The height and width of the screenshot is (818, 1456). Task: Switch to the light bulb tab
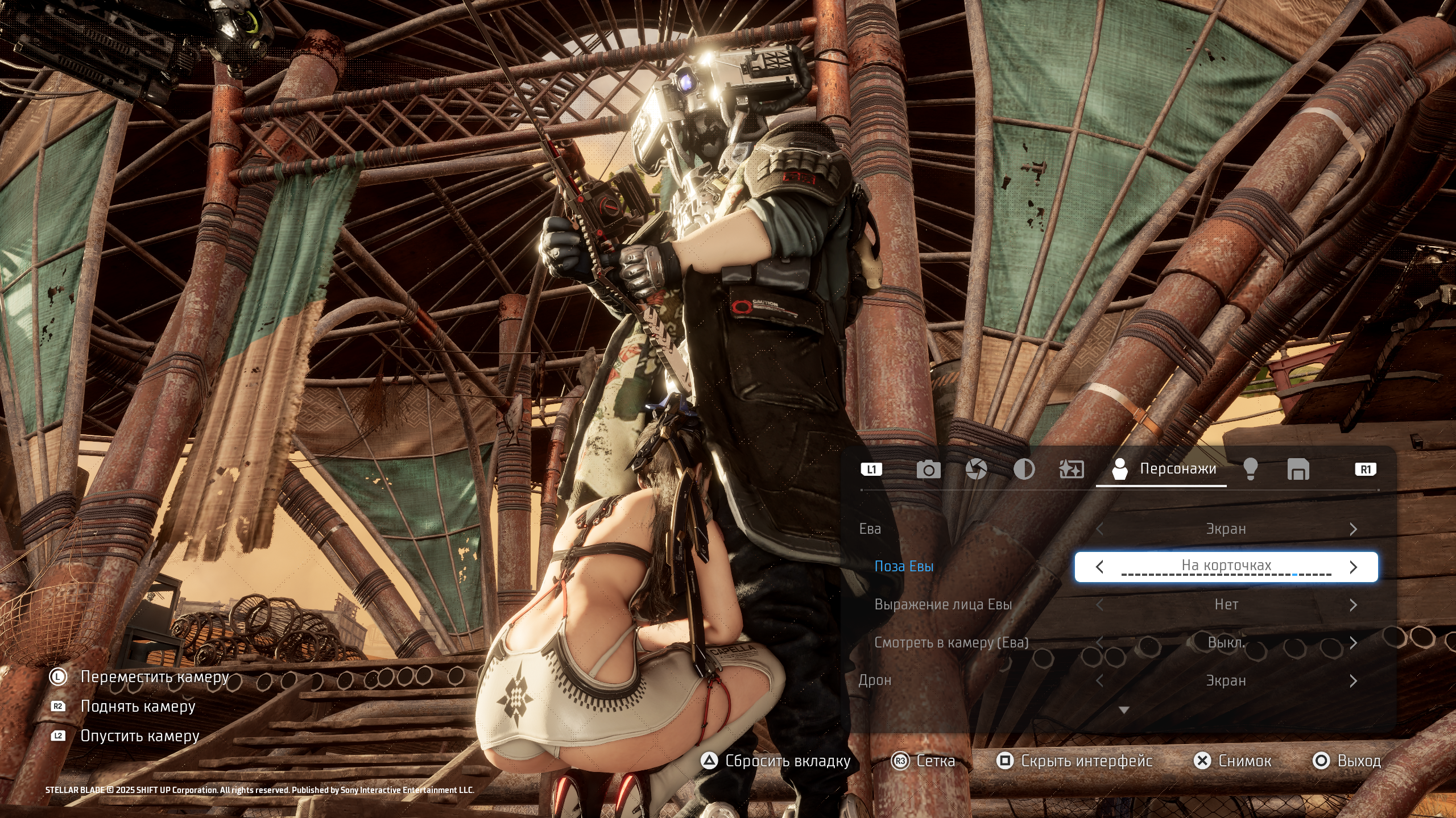coord(1250,470)
